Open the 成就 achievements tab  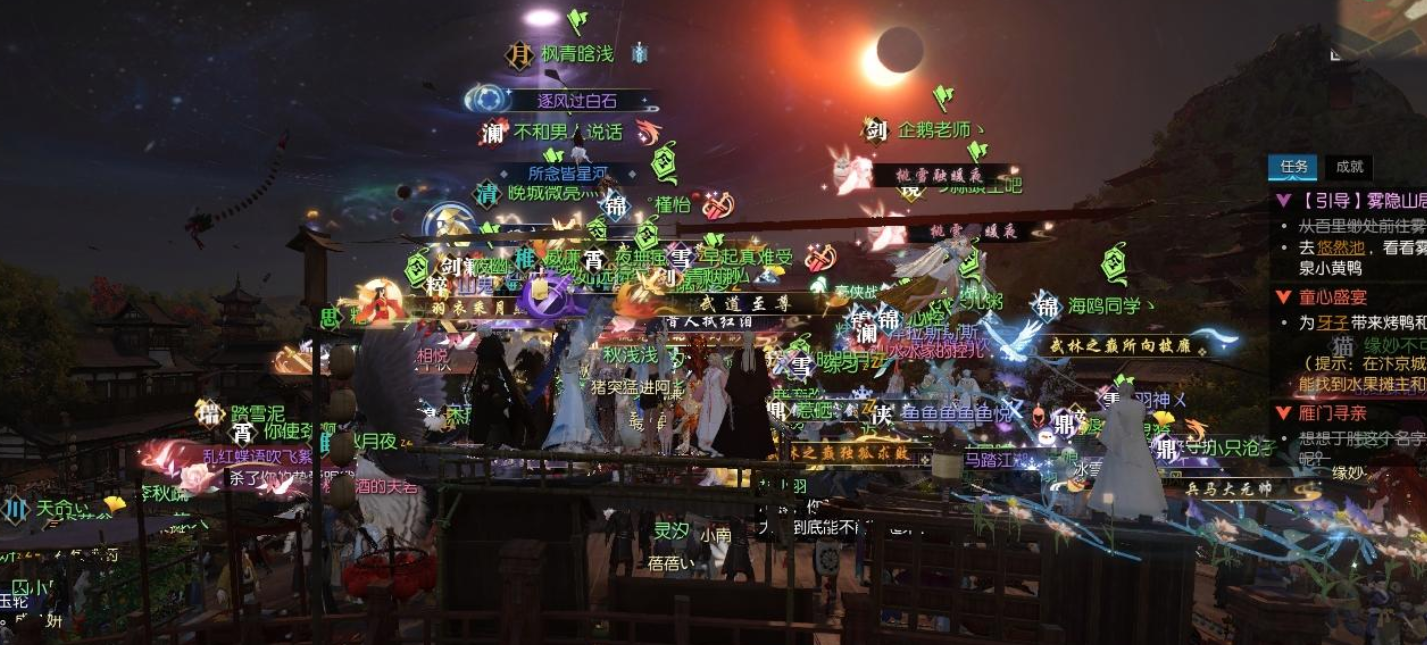pos(1349,167)
